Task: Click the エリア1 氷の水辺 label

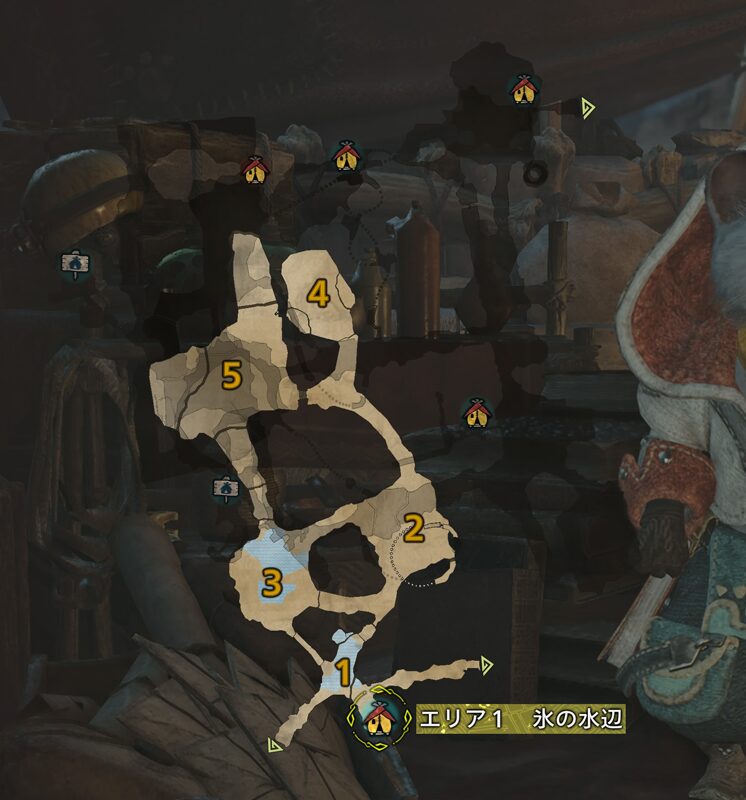Action: 520,720
